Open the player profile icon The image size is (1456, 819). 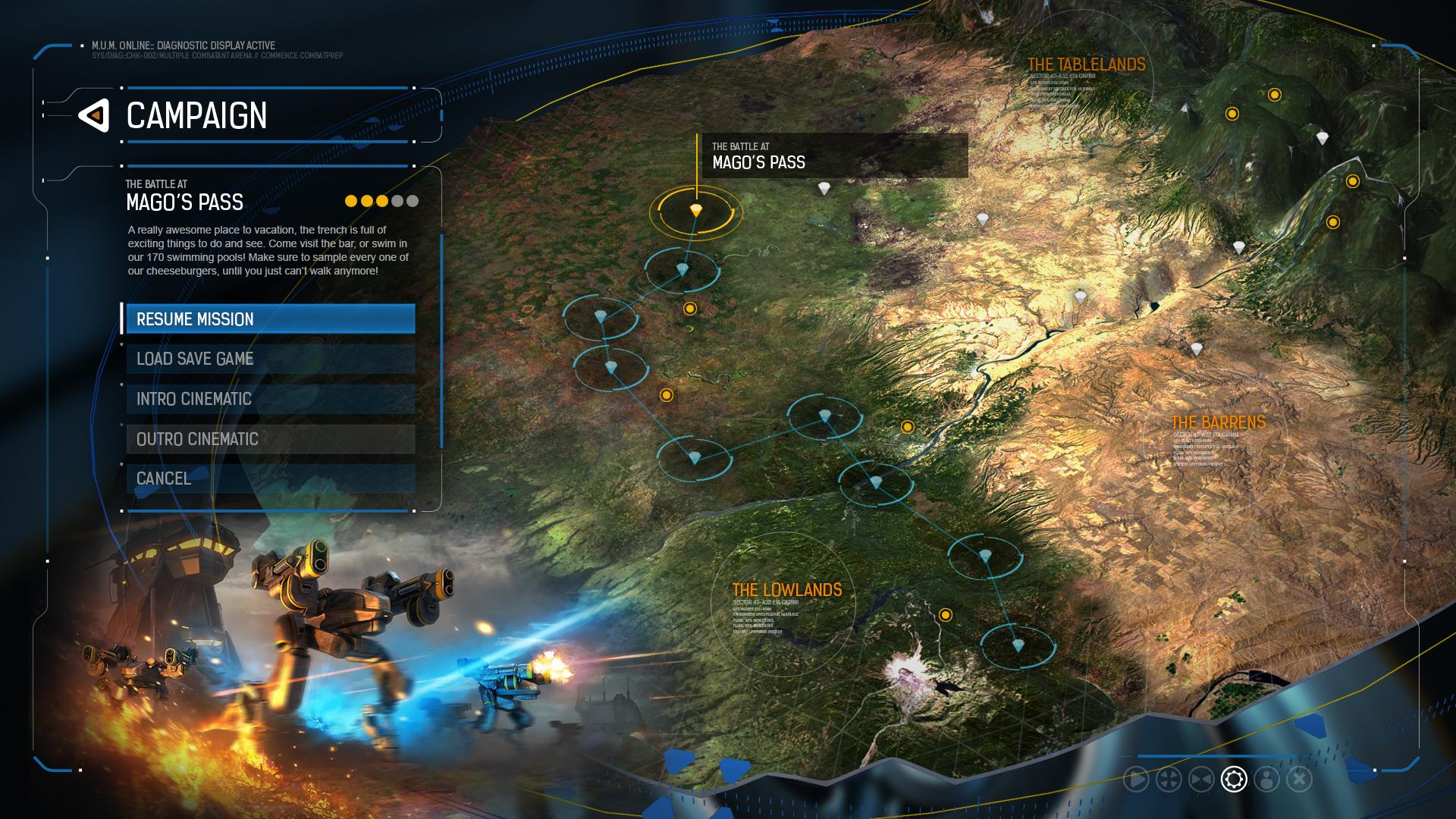1266,779
